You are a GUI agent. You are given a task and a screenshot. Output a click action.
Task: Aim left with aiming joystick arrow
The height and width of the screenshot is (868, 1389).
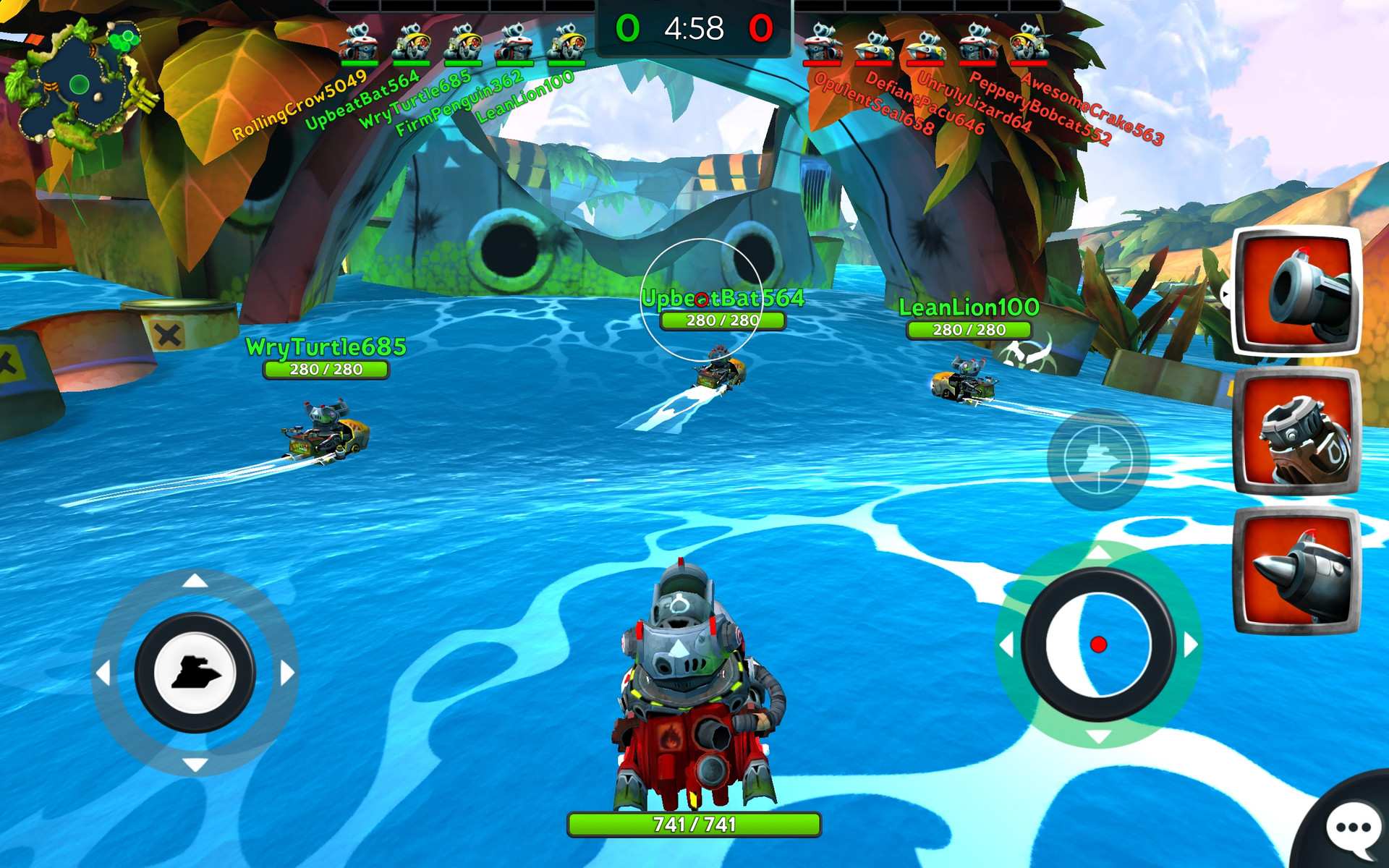pyautogui.click(x=1006, y=644)
